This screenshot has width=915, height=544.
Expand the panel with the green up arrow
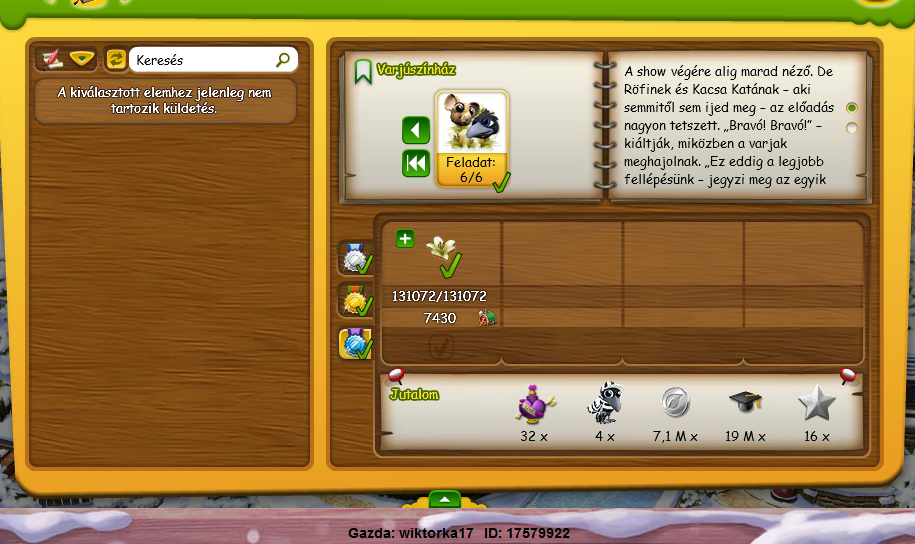(445, 498)
